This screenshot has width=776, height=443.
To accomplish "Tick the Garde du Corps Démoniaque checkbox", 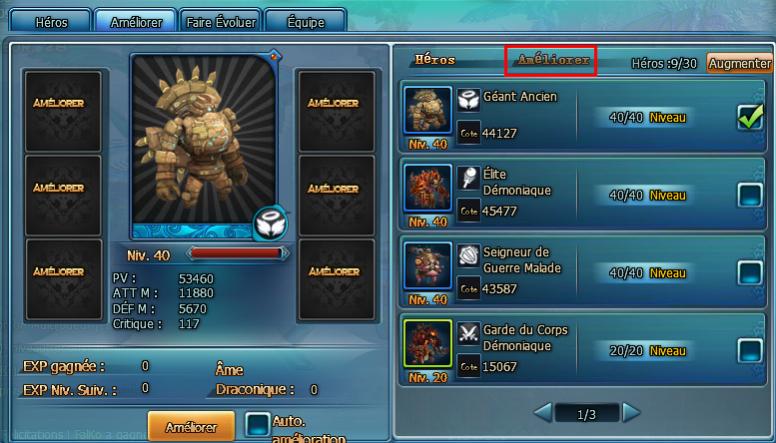I will click(750, 349).
